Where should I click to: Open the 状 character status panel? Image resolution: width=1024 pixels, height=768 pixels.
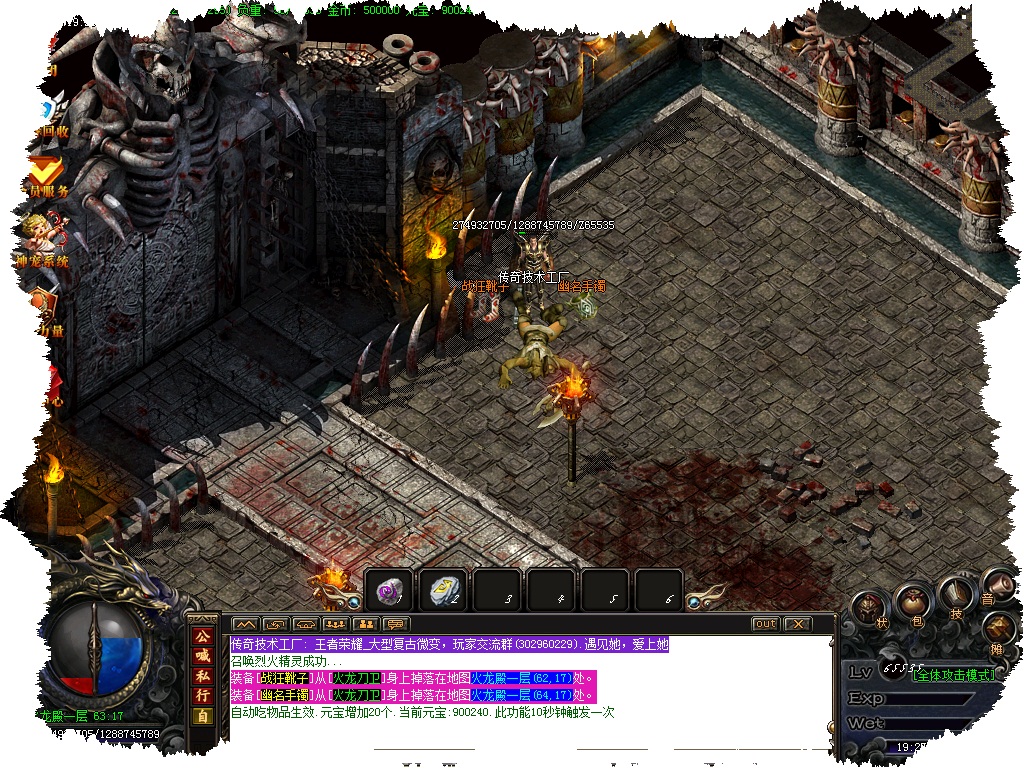point(873,609)
